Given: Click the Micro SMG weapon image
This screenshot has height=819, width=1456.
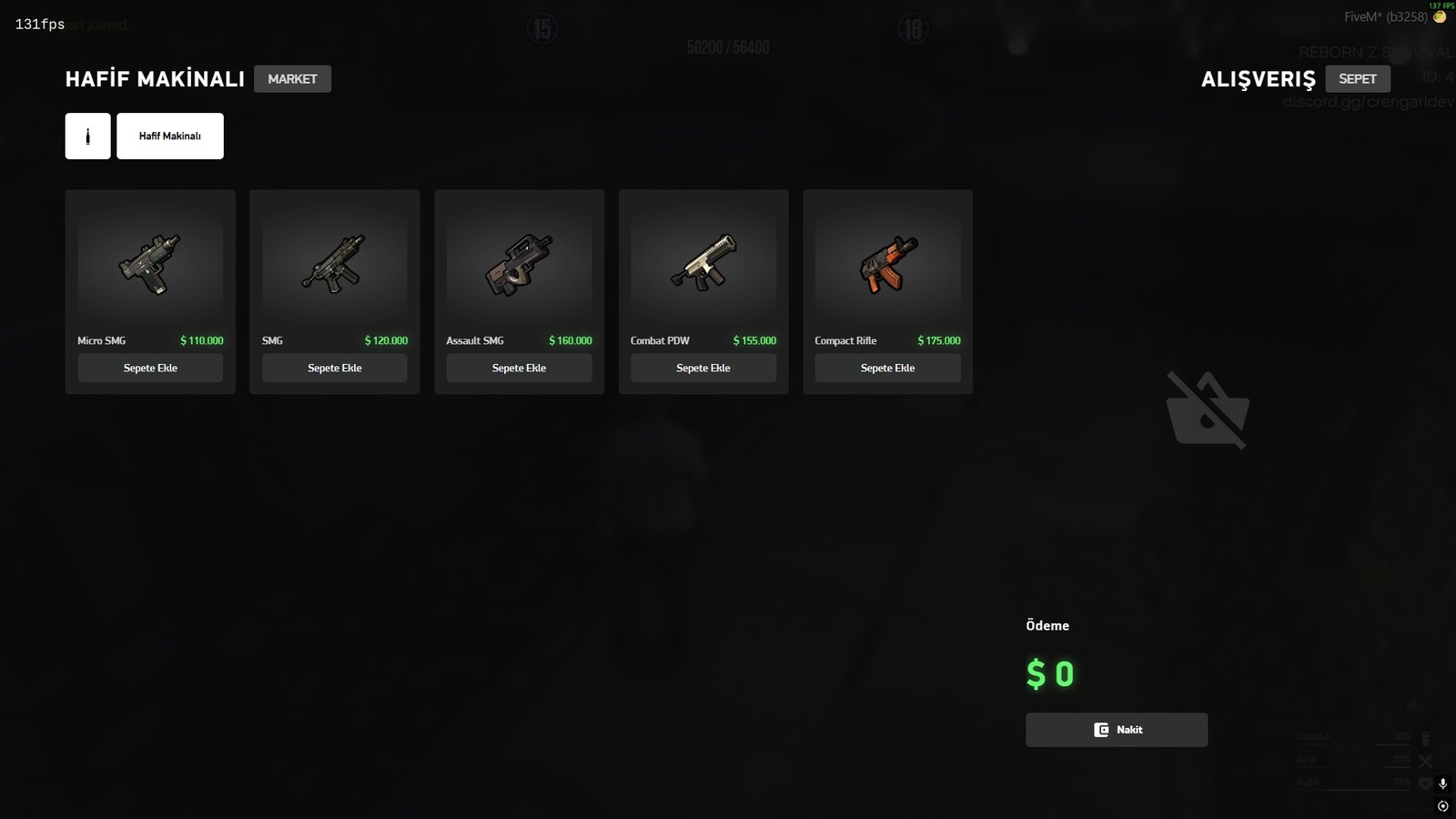Looking at the screenshot, I should pos(149,265).
